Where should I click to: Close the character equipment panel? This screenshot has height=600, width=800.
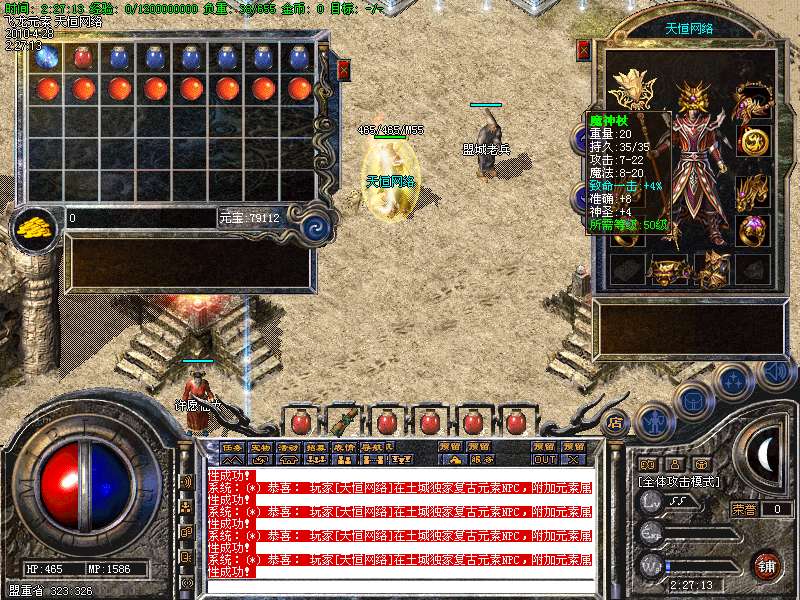(584, 50)
